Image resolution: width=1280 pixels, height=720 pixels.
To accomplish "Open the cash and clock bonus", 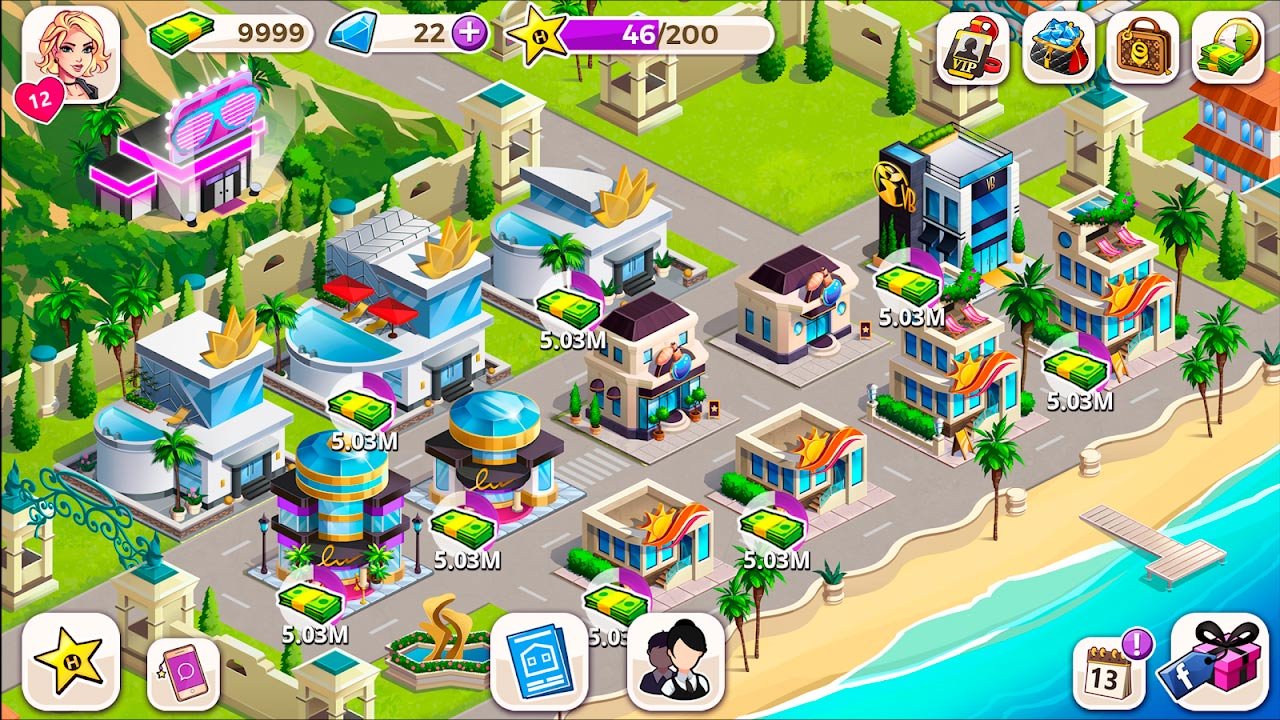I will (x=1227, y=48).
